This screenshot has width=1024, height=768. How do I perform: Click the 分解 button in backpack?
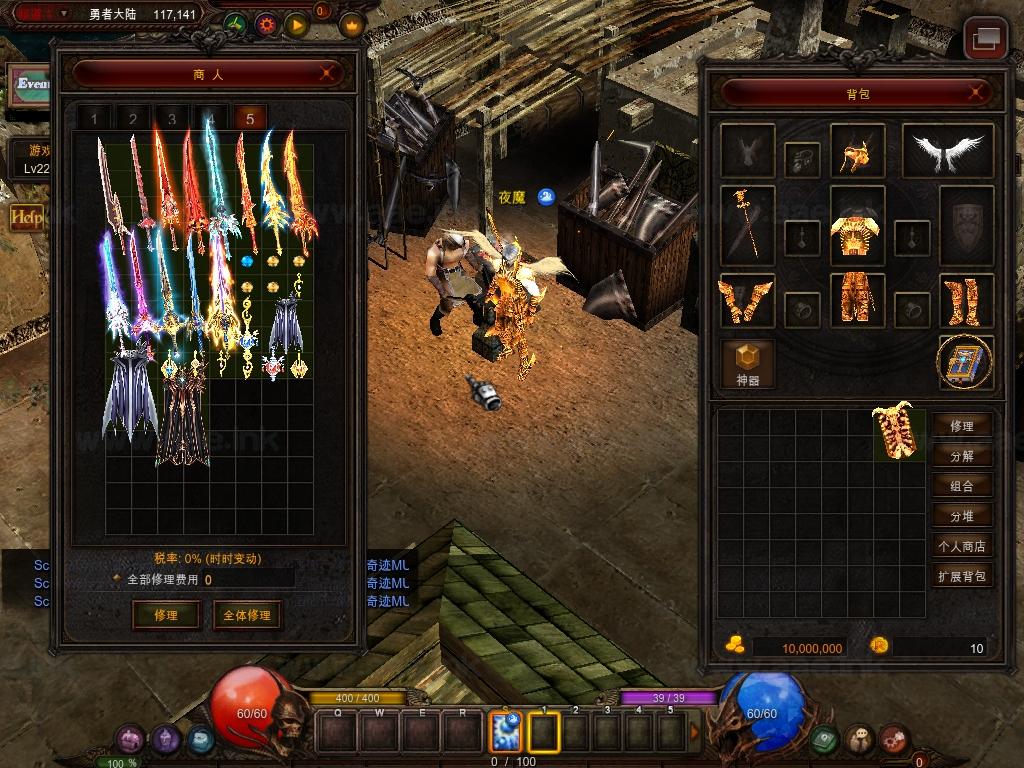pyautogui.click(x=962, y=456)
